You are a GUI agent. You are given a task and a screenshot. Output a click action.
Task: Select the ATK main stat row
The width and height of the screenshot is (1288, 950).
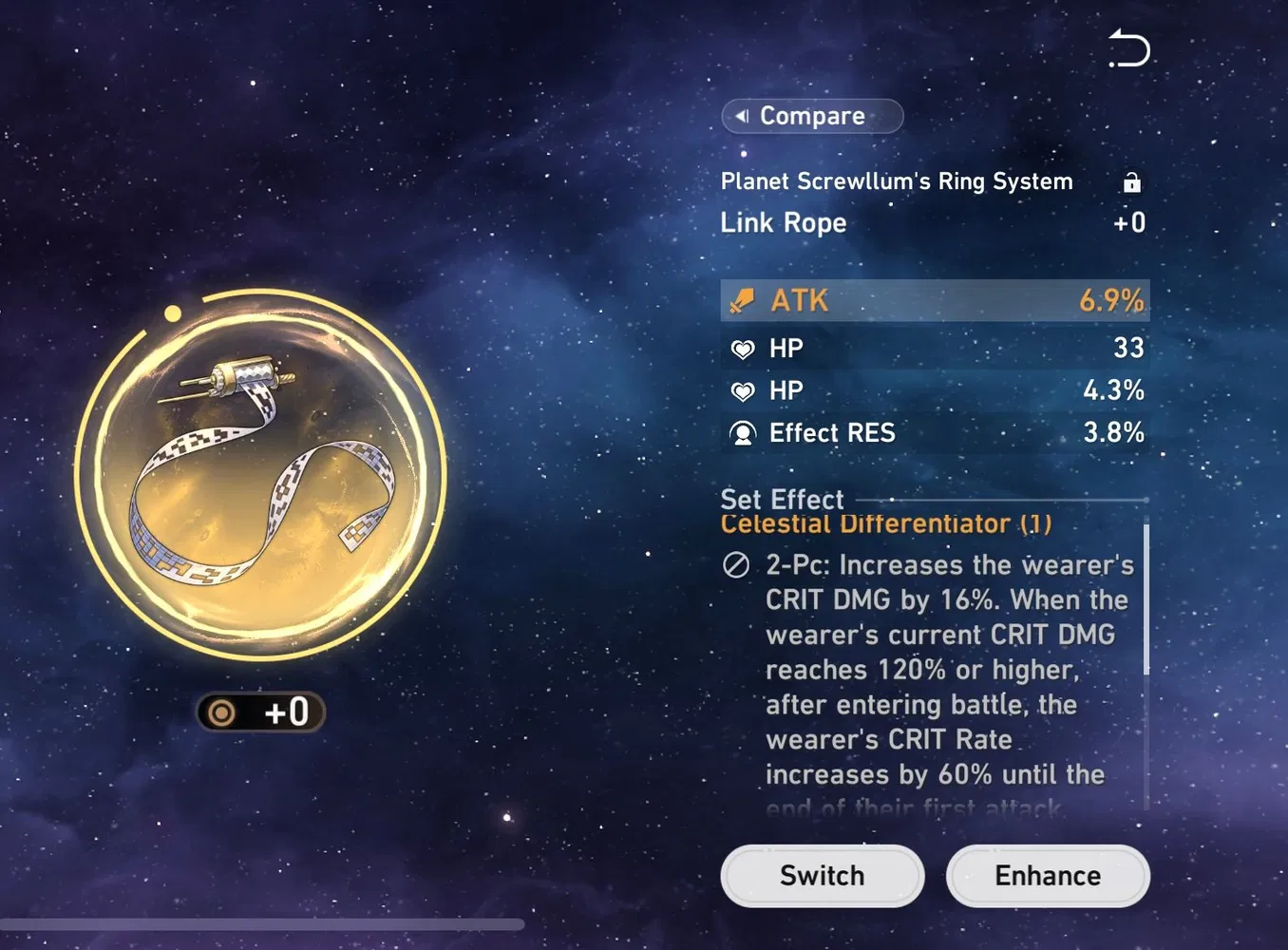(935, 300)
